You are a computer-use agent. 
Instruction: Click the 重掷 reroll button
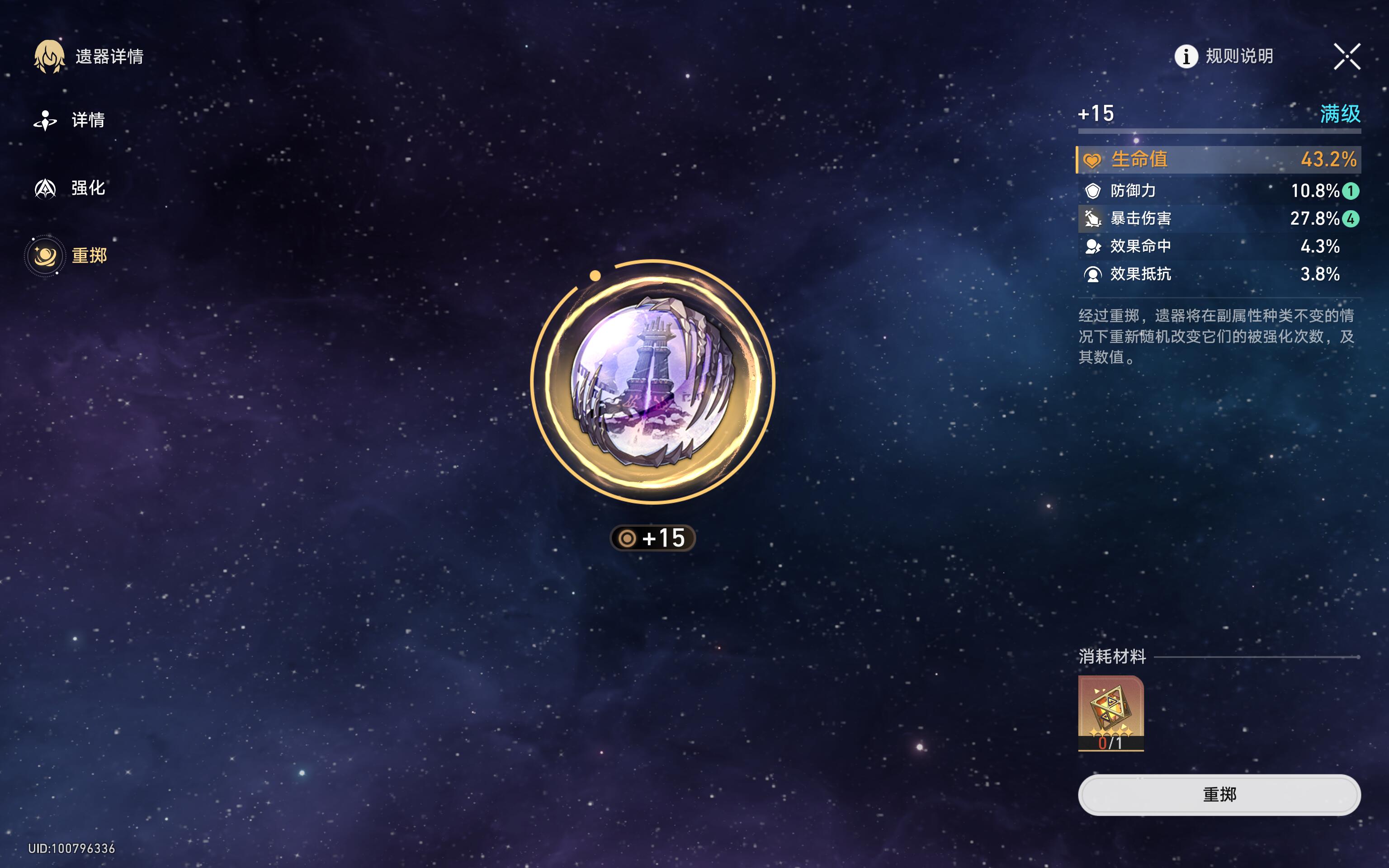tap(1219, 794)
